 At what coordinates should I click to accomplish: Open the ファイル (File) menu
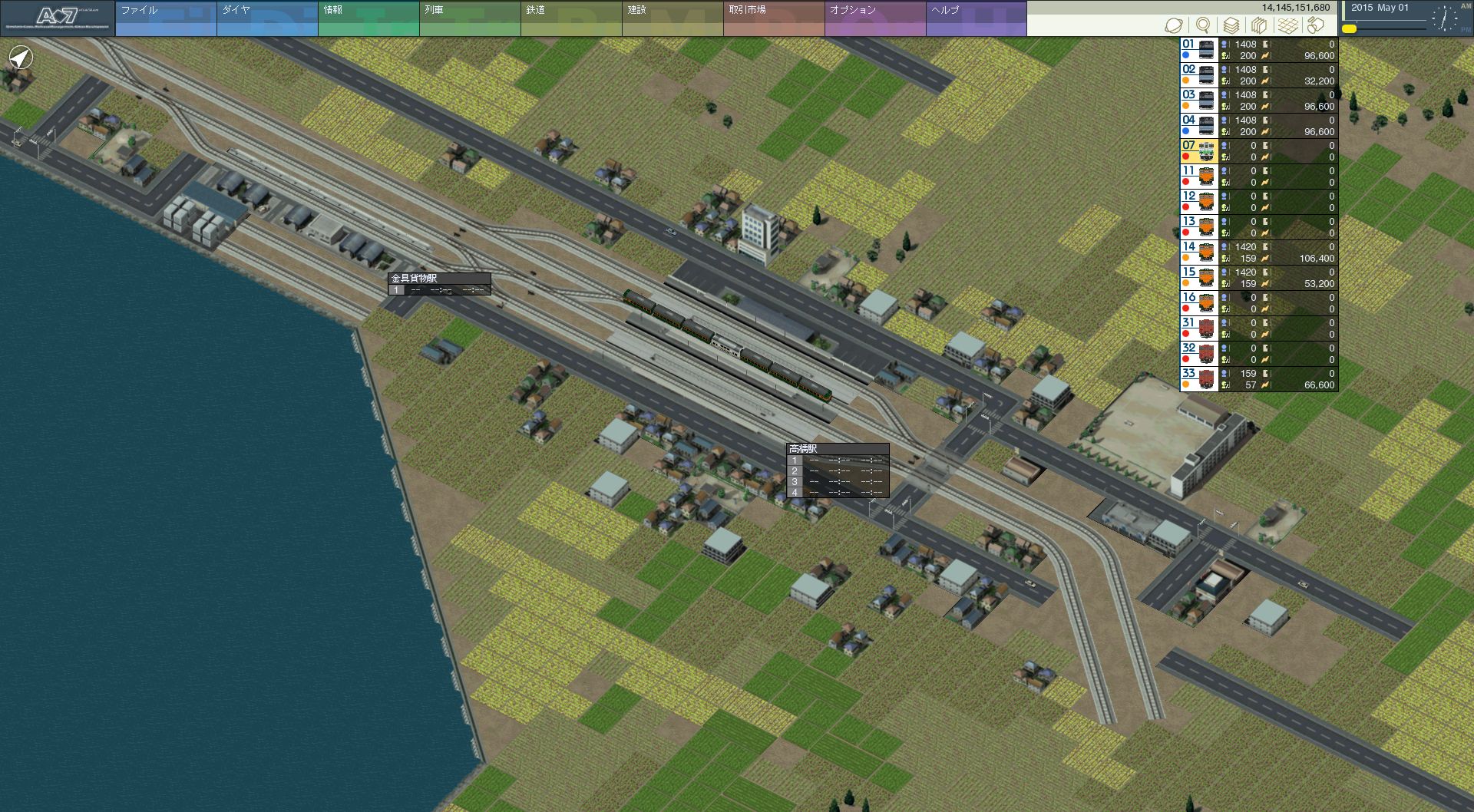pos(165,18)
